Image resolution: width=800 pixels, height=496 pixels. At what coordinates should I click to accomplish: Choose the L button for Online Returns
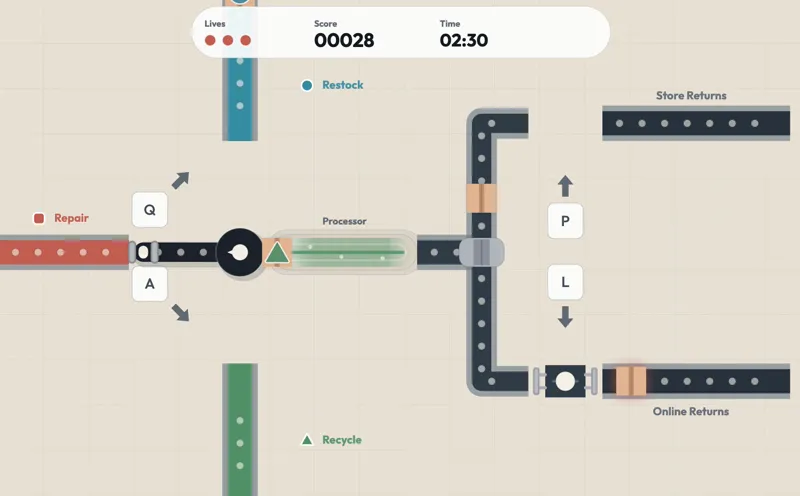(565, 283)
